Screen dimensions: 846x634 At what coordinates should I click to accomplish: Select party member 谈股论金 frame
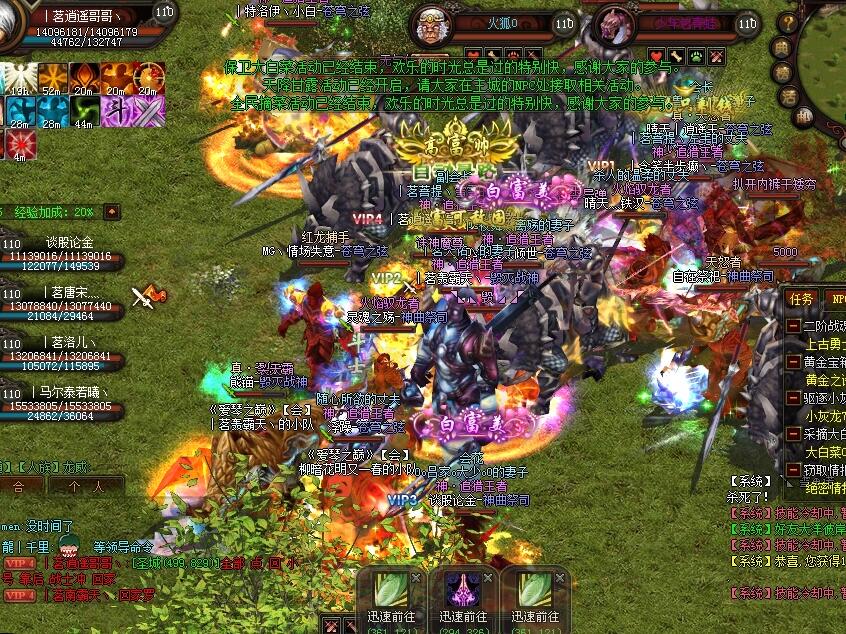tap(62, 251)
